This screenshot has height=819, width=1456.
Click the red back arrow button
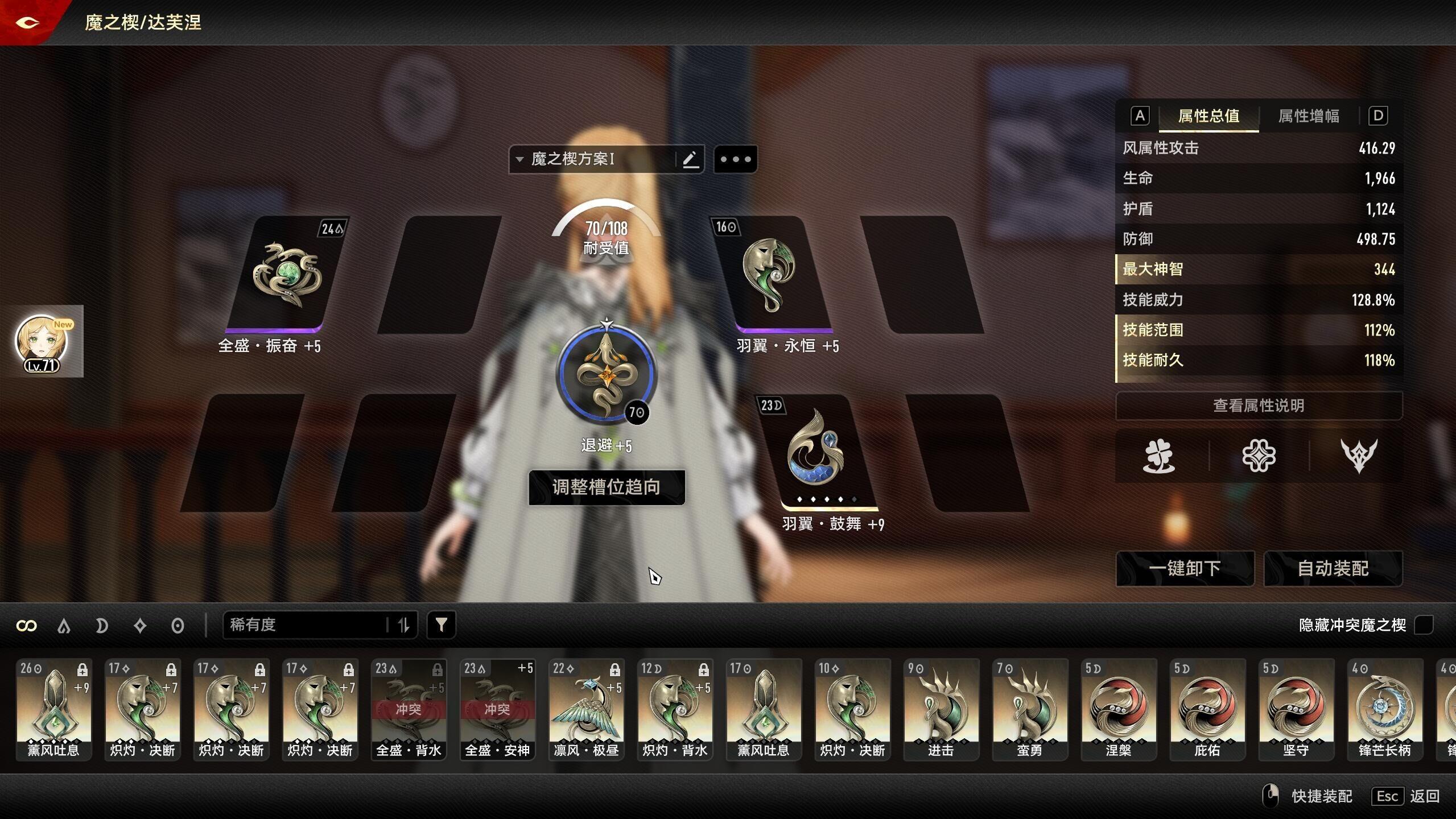pos(27,22)
